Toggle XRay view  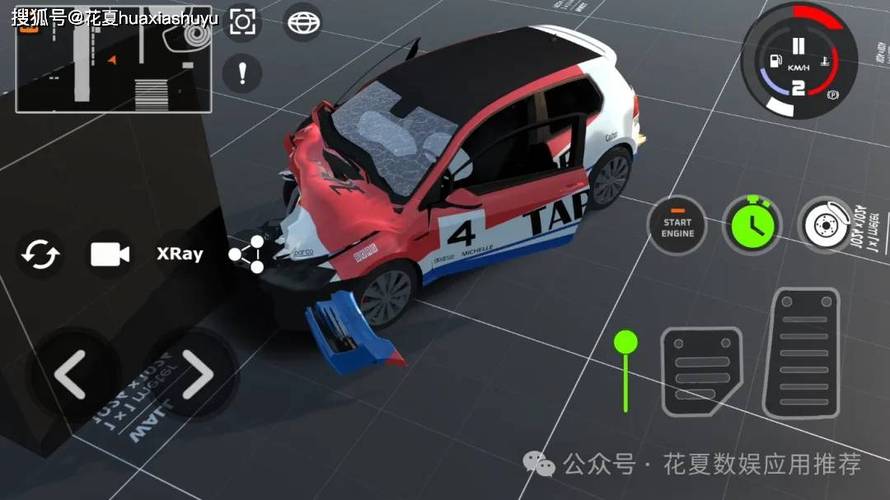pyautogui.click(x=180, y=254)
